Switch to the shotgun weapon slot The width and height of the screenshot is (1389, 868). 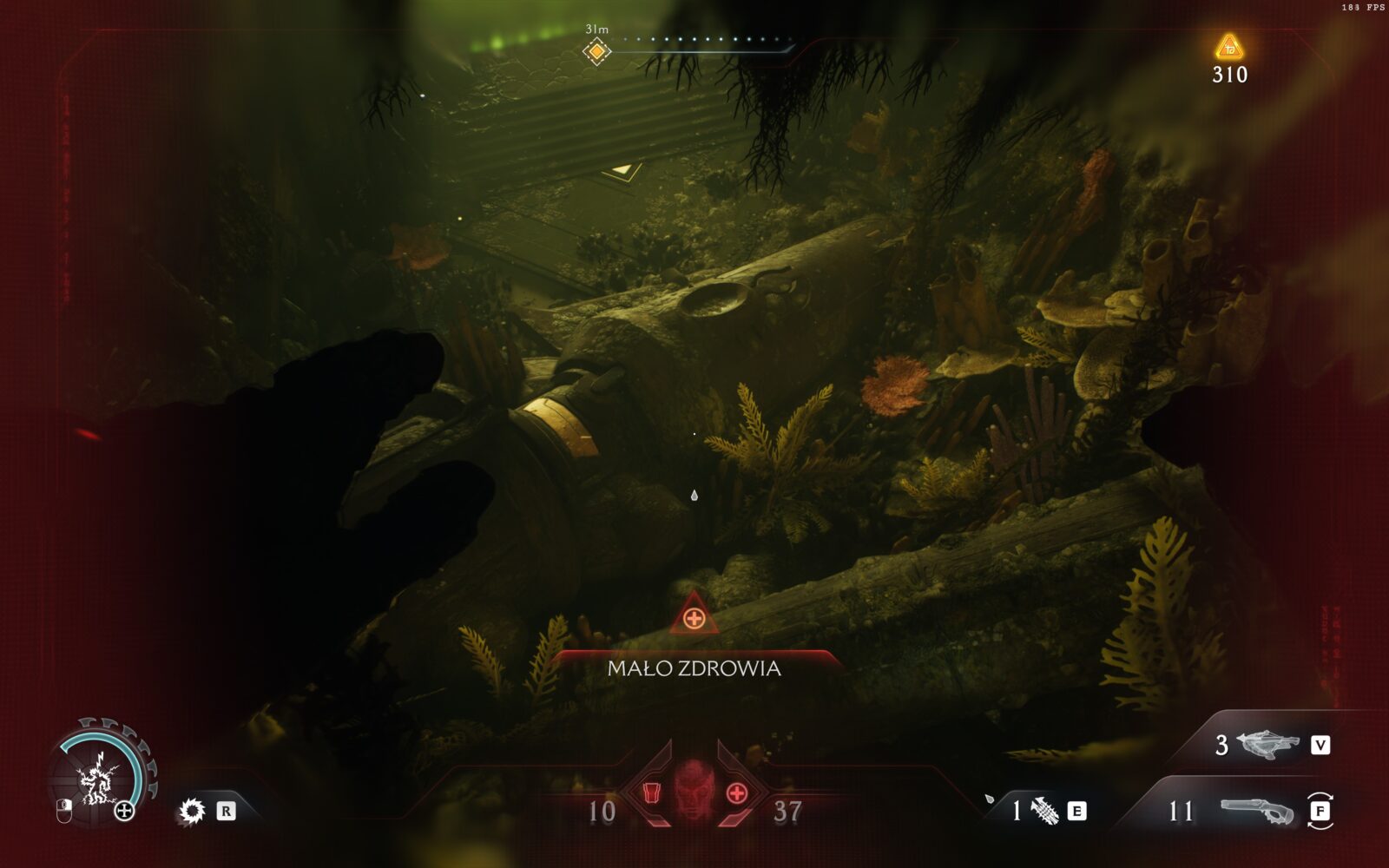click(x=1255, y=812)
